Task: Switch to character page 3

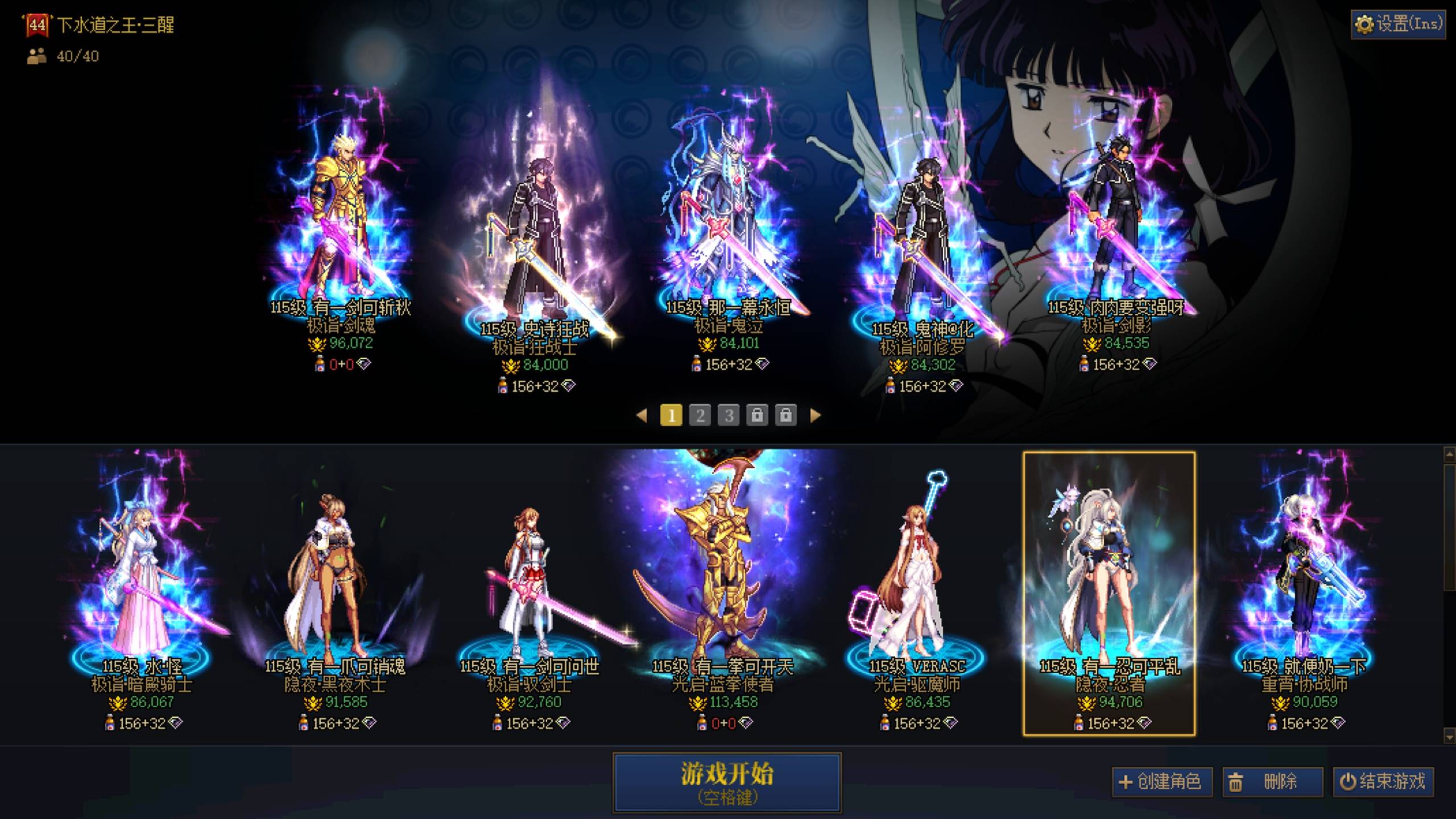Action: (x=728, y=416)
